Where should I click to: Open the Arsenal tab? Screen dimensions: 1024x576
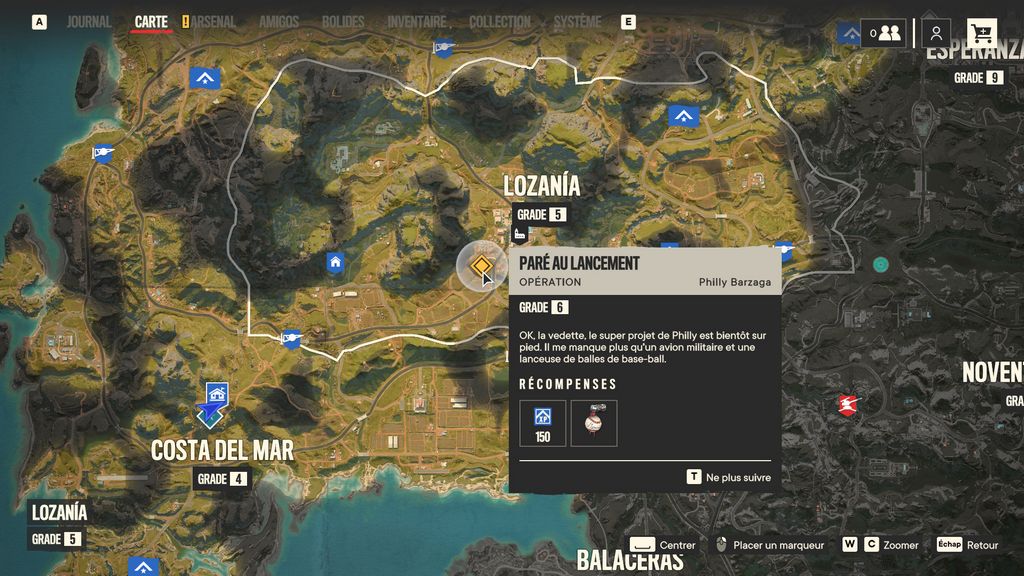coord(213,22)
